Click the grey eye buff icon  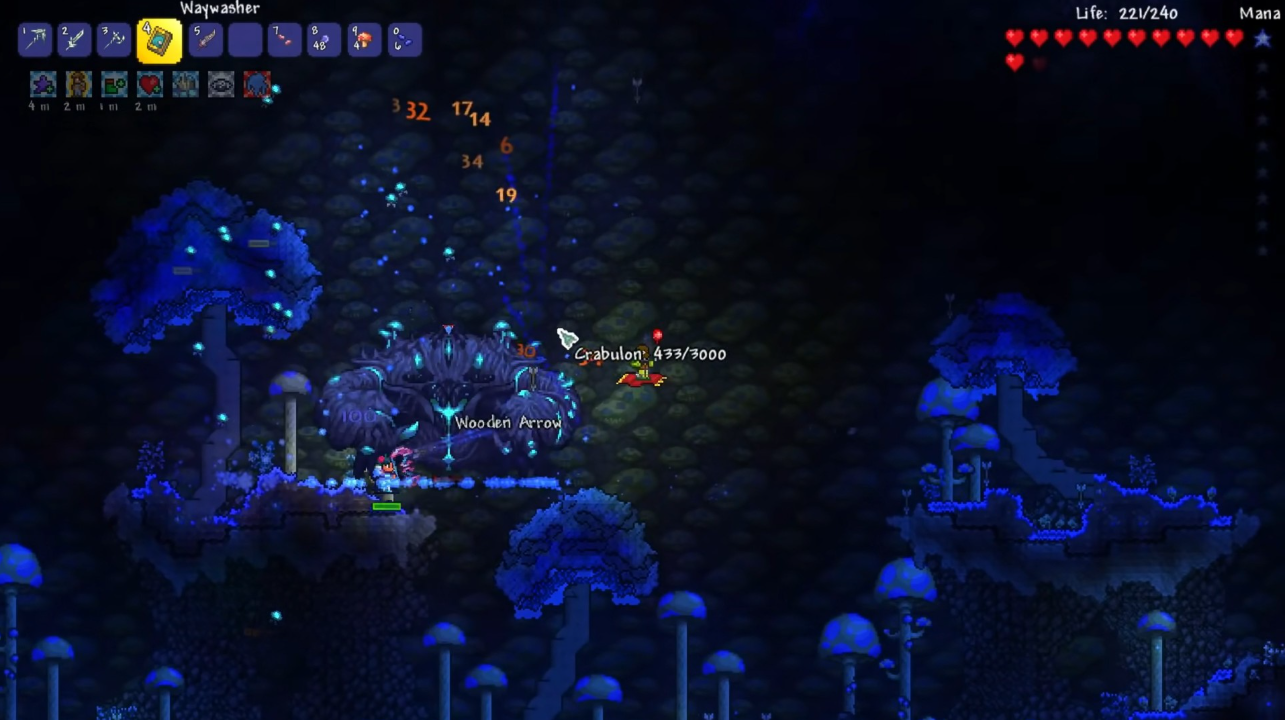221,84
